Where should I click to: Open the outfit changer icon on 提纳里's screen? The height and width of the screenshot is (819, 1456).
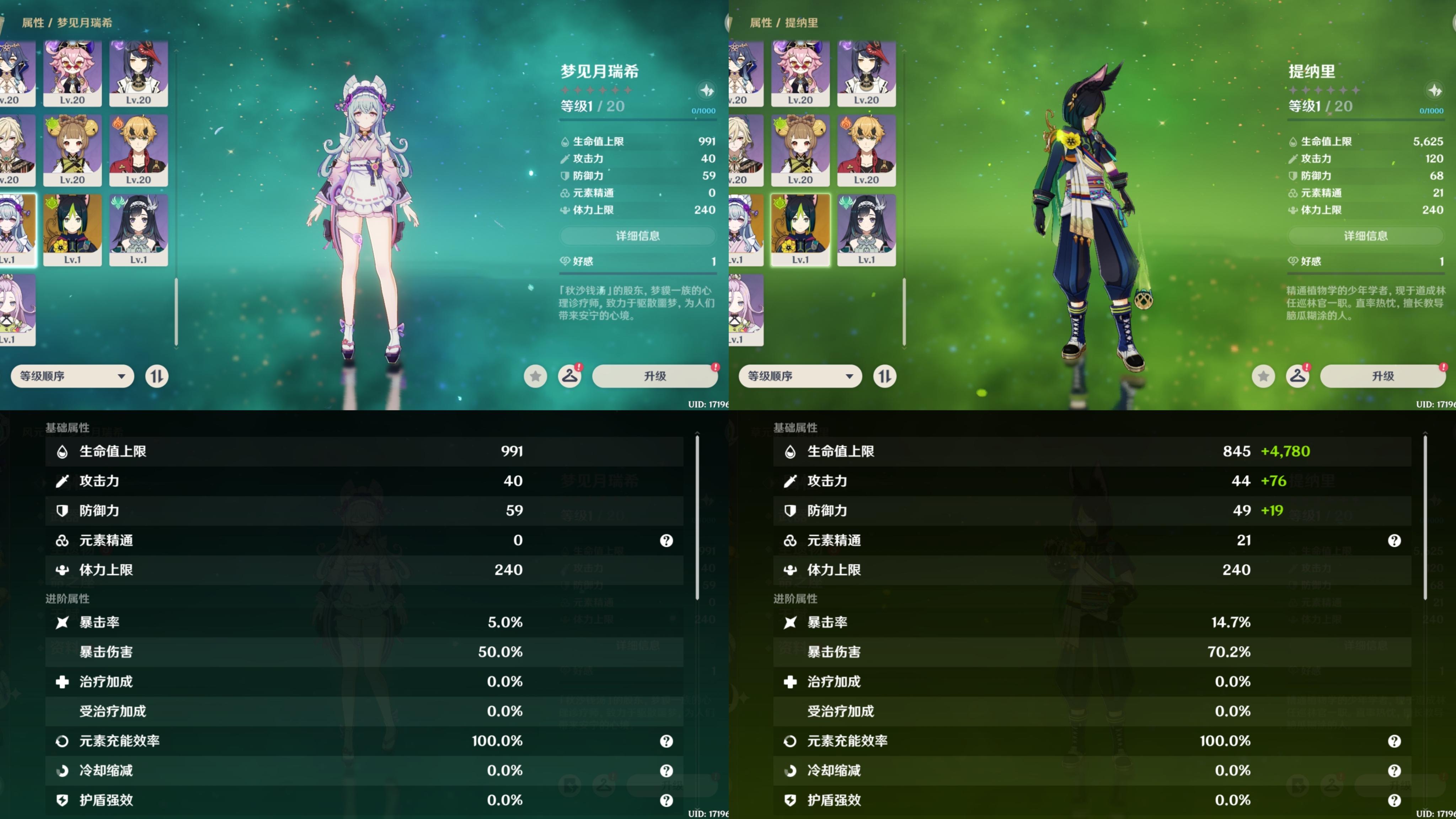(1298, 376)
